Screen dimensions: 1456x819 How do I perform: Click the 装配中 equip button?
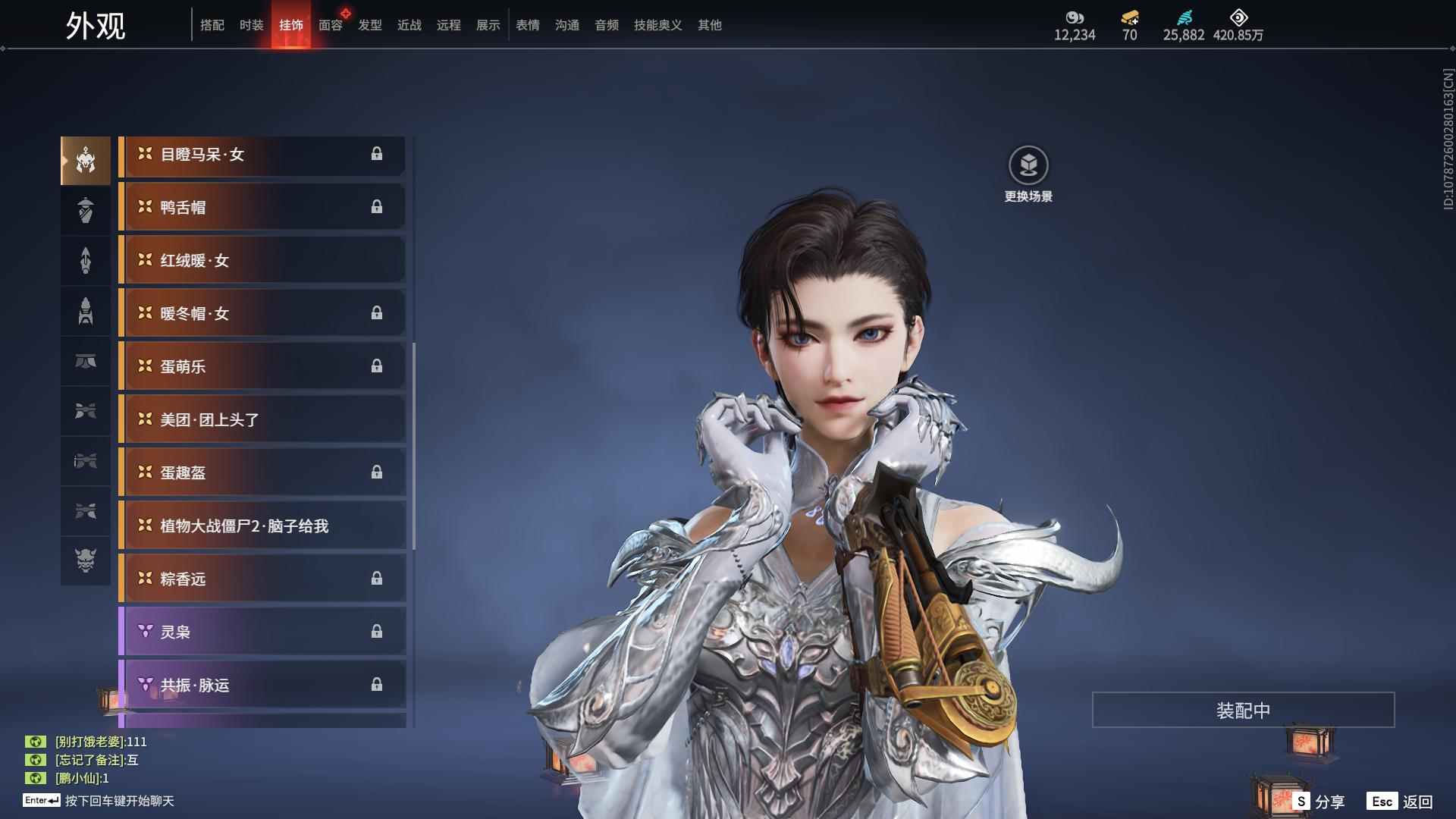pyautogui.click(x=1243, y=710)
